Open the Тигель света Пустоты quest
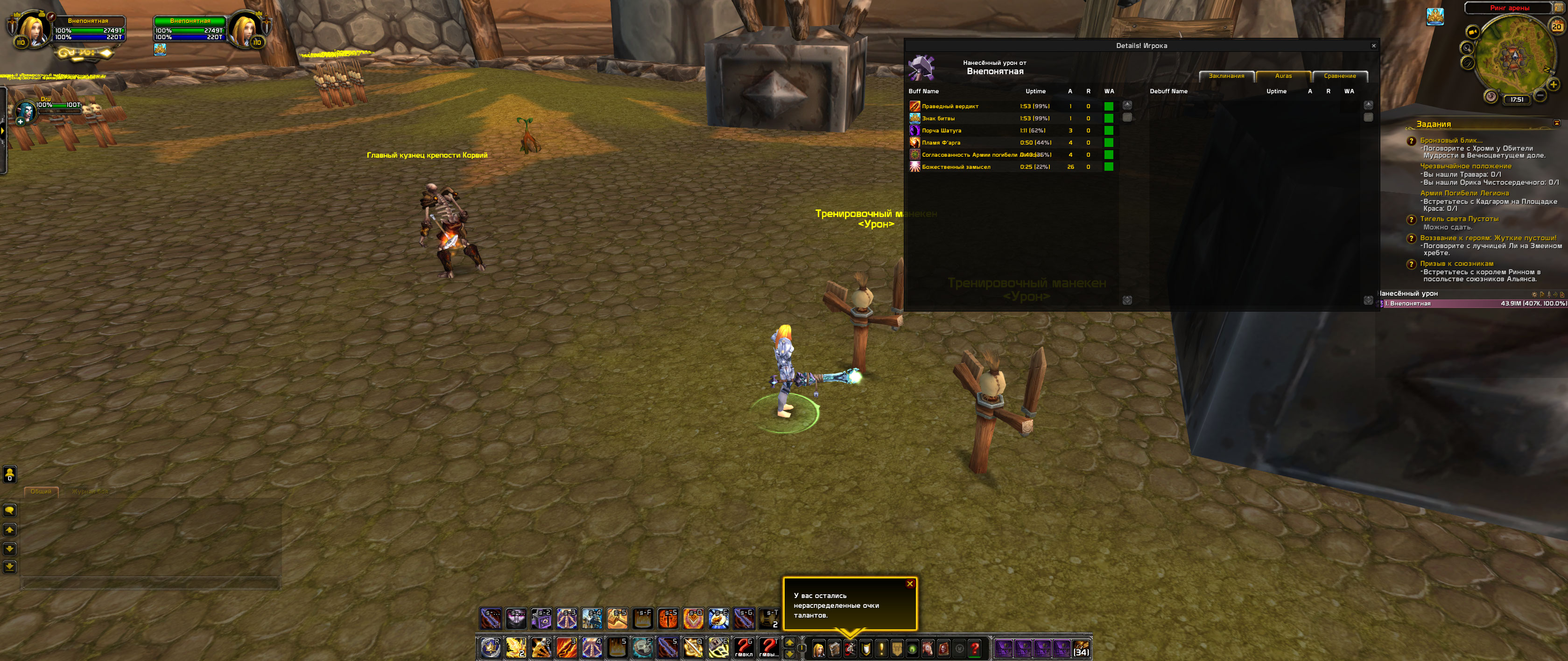 [x=1459, y=219]
